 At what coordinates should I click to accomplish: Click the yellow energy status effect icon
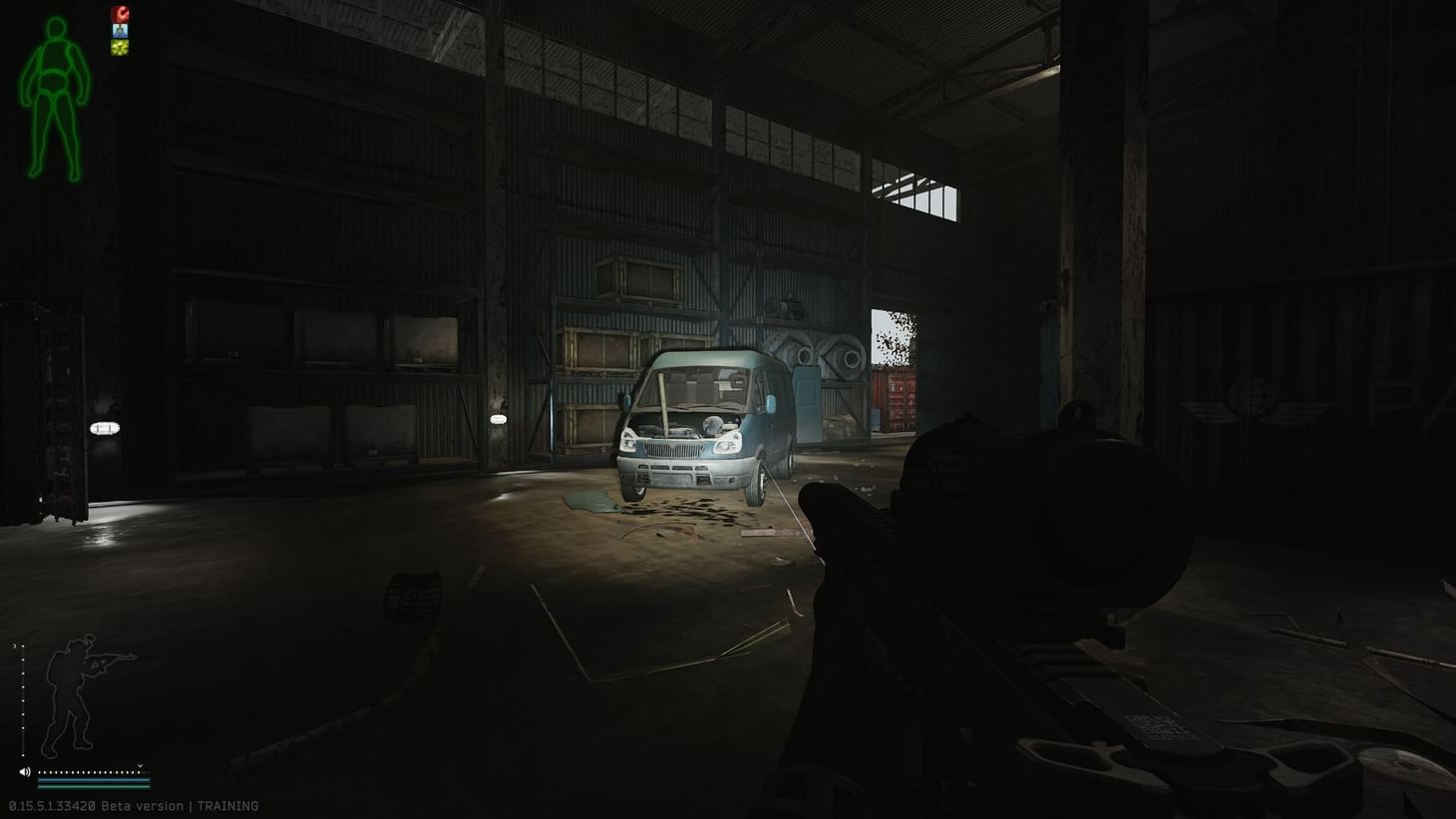[x=120, y=46]
